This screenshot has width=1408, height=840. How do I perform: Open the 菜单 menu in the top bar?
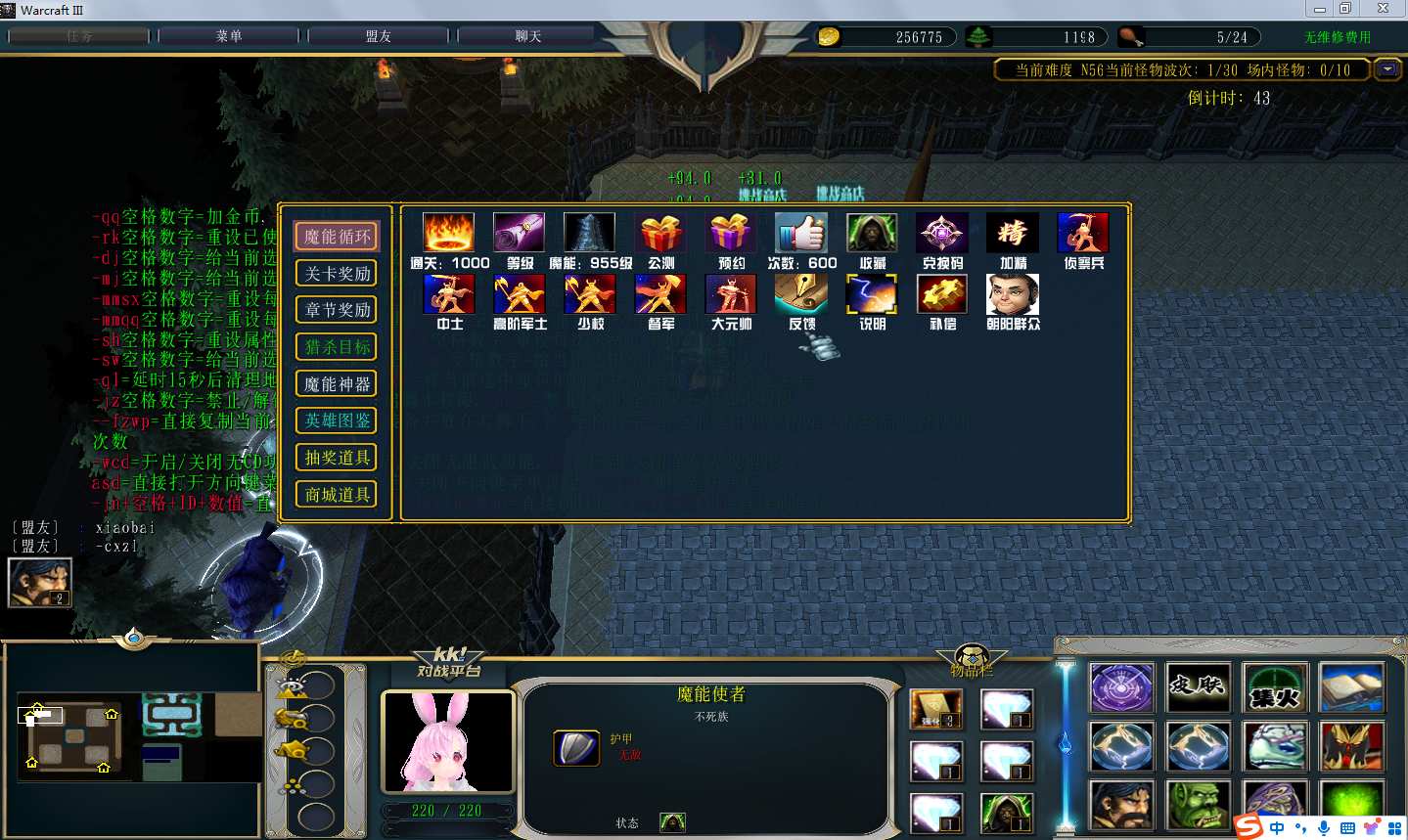coord(229,36)
